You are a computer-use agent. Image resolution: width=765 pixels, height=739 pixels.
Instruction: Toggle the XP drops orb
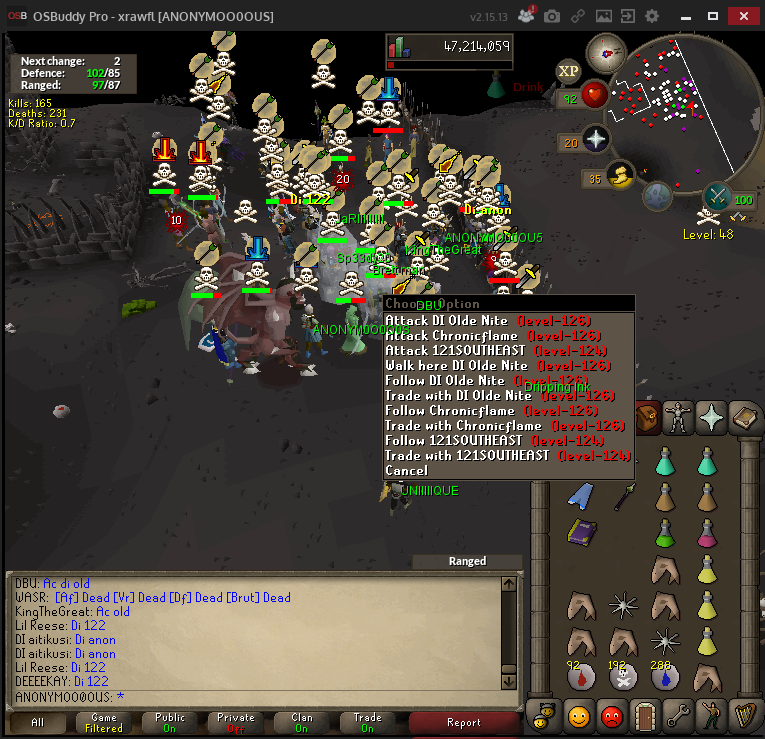tap(569, 71)
